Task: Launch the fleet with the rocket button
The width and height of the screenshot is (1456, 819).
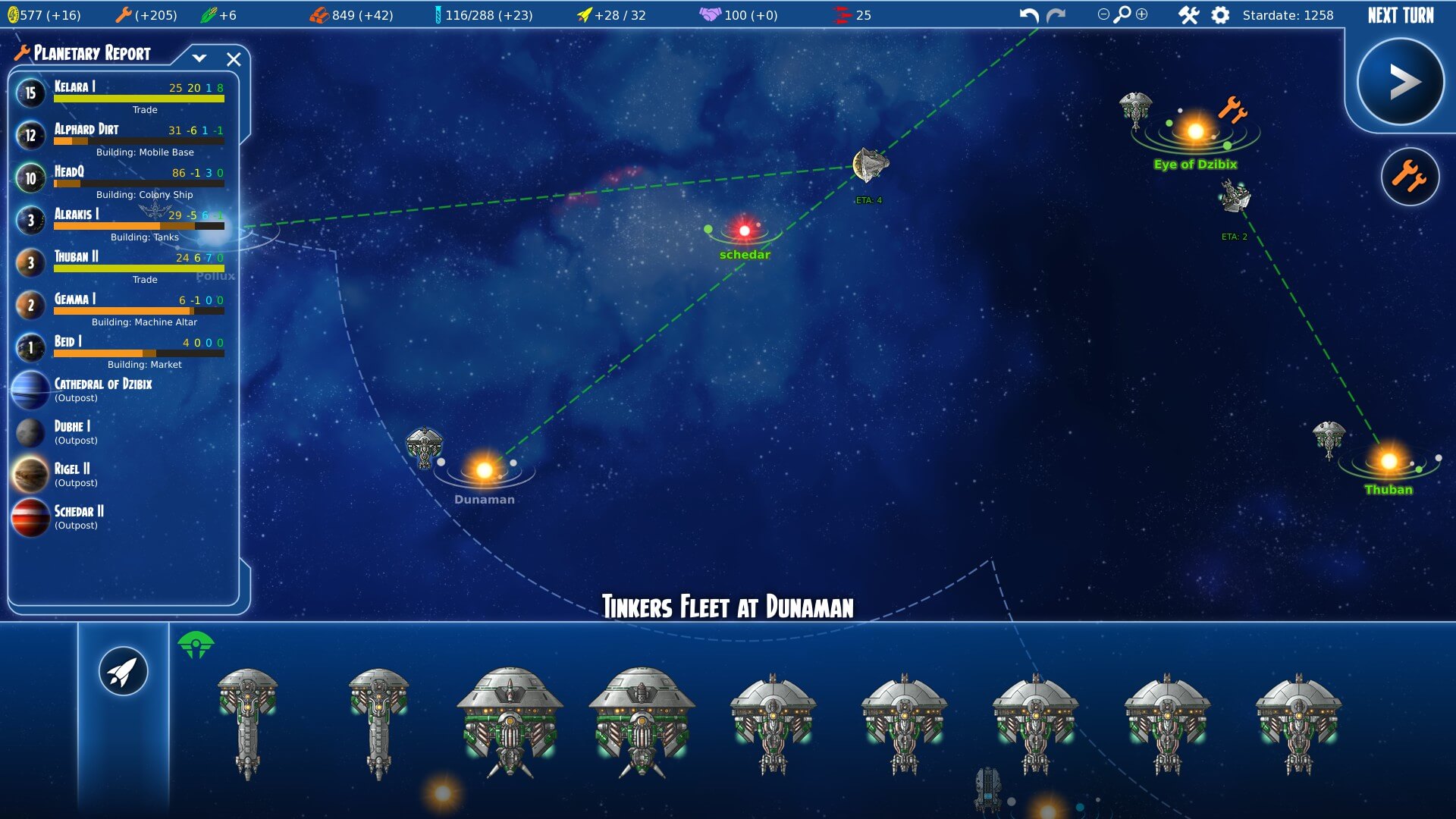Action: (123, 671)
